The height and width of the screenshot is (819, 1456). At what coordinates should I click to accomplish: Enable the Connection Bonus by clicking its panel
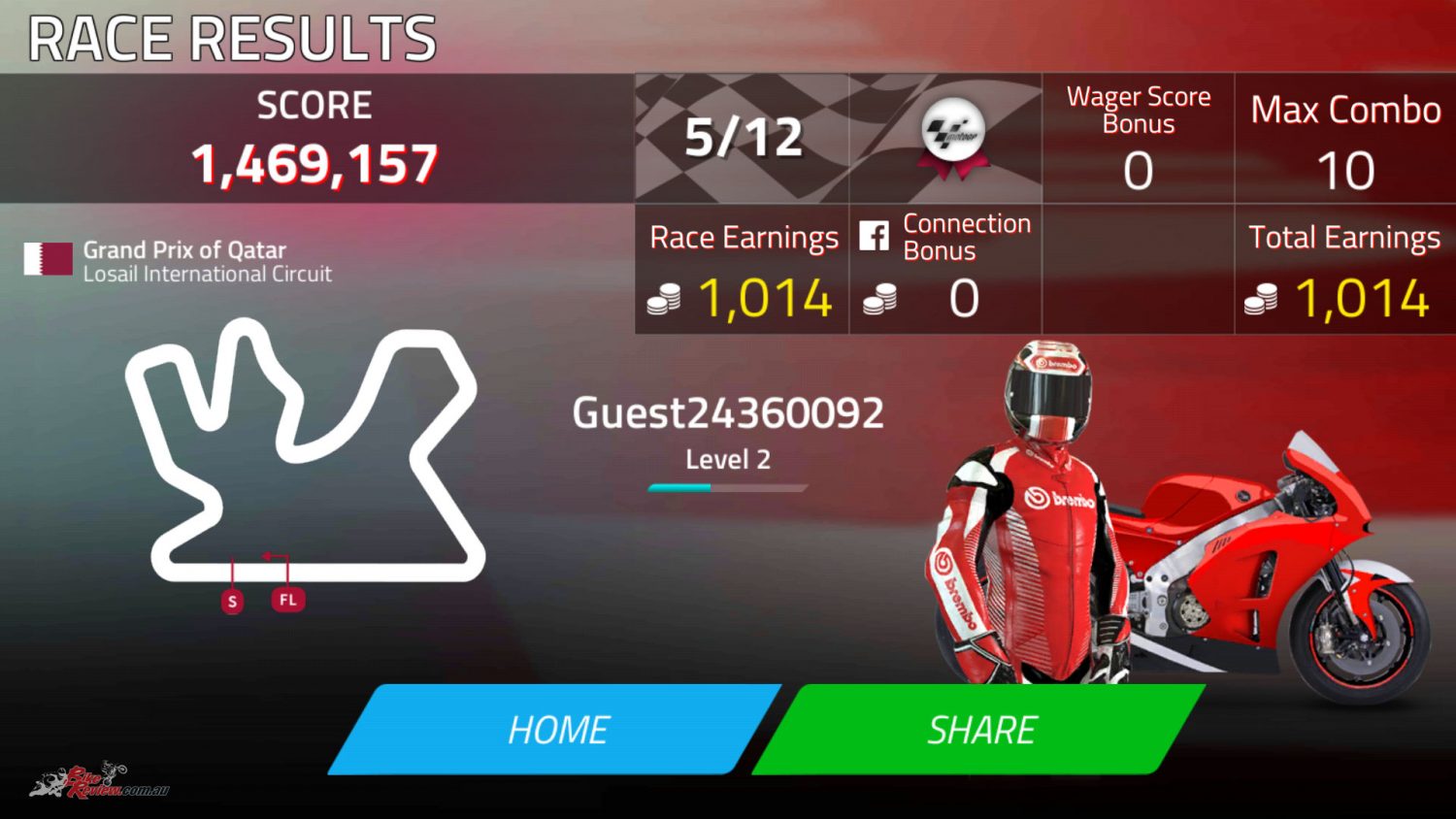pos(946,269)
